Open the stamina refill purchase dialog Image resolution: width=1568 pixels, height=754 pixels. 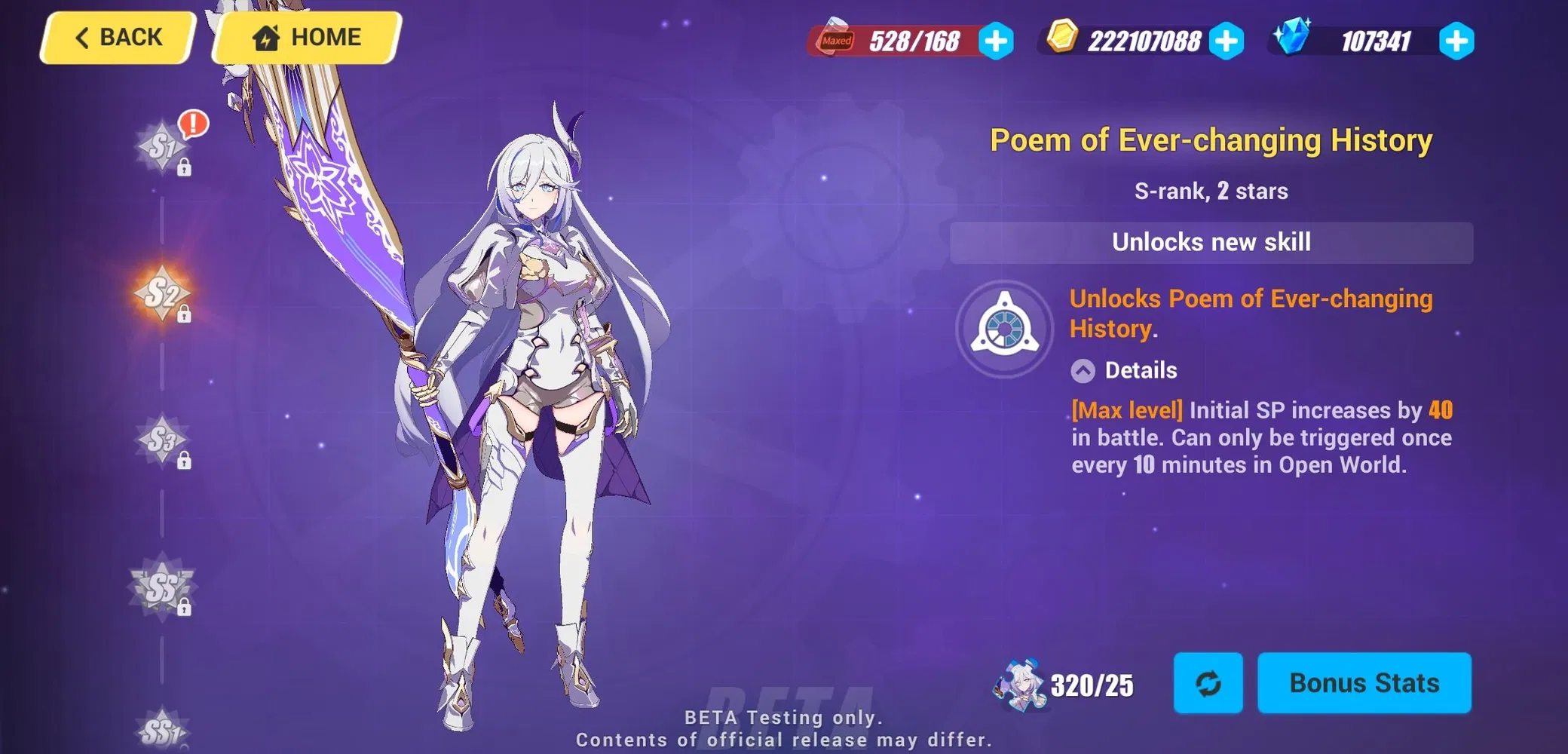coord(997,41)
